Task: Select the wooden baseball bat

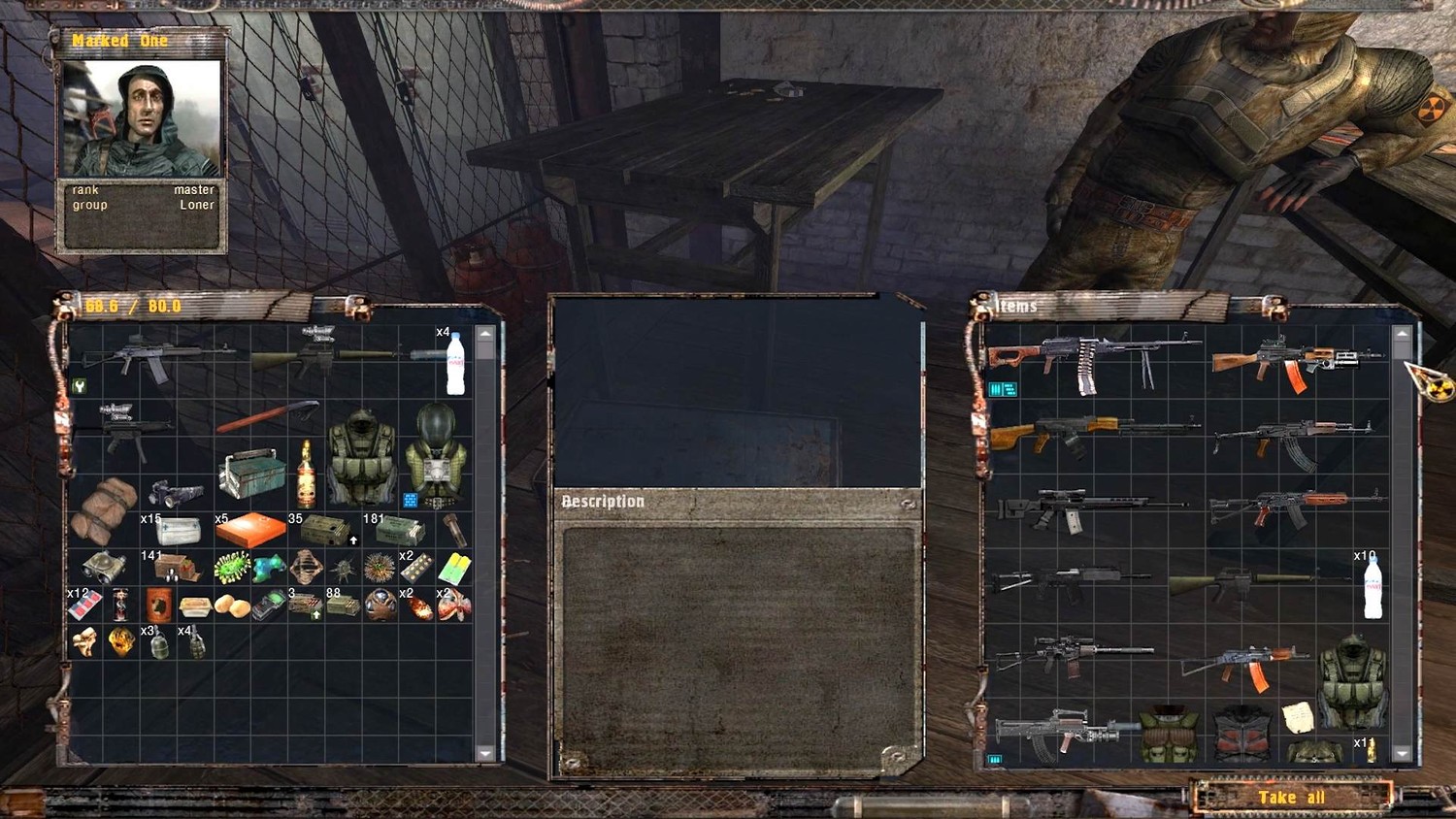Action: [x=266, y=417]
